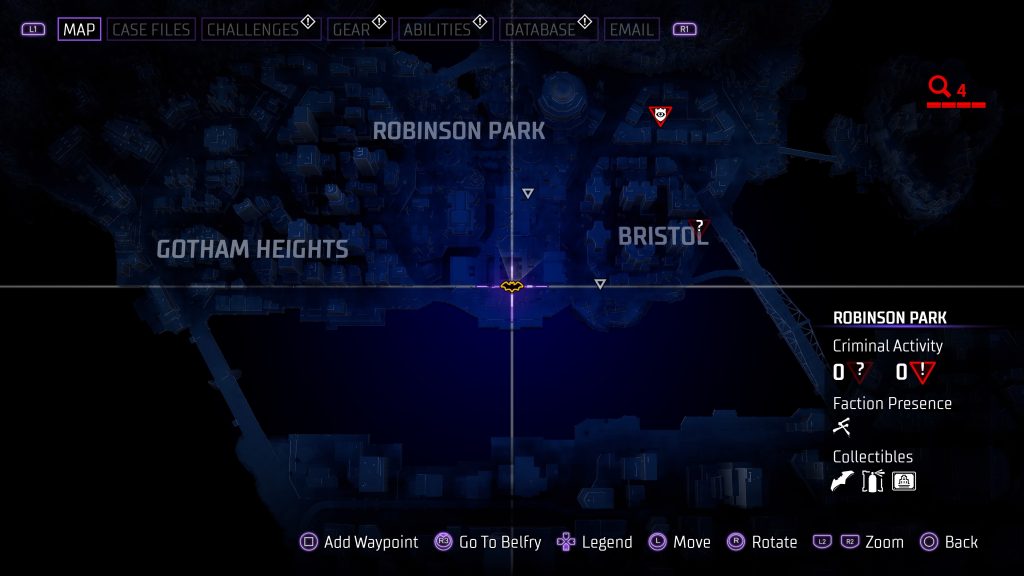Go to the Abilities tab
Viewport: 1024px width, 576px height.
pyautogui.click(x=435, y=29)
